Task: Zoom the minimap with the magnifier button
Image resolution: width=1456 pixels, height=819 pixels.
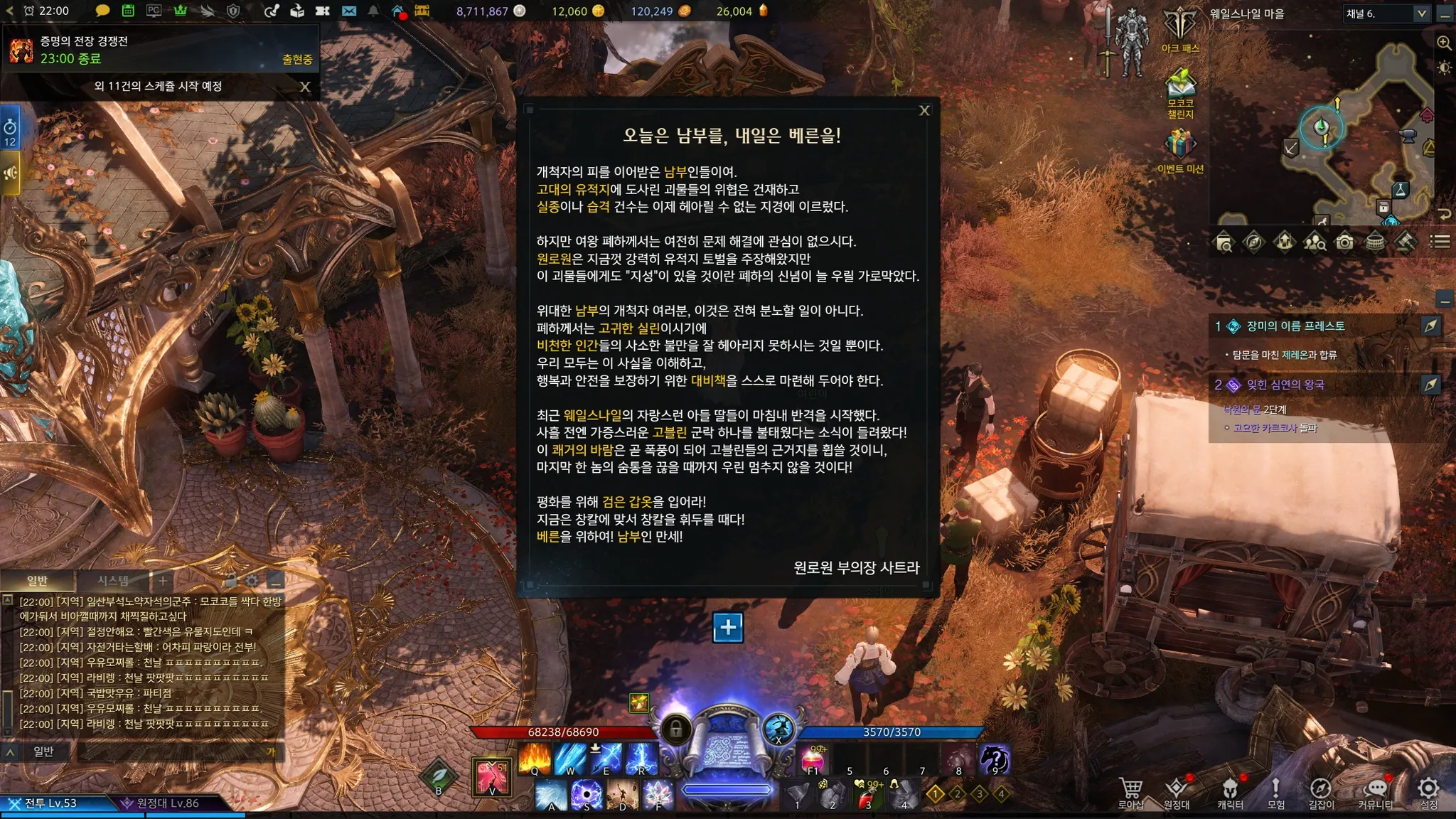Action: point(1444,43)
